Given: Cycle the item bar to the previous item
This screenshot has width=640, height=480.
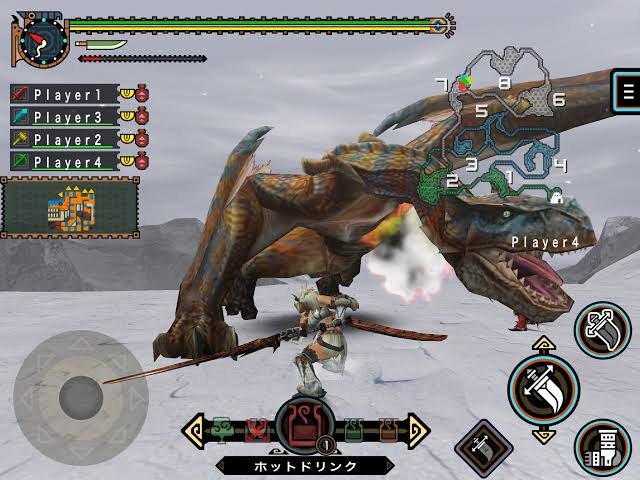Looking at the screenshot, I should (192, 432).
